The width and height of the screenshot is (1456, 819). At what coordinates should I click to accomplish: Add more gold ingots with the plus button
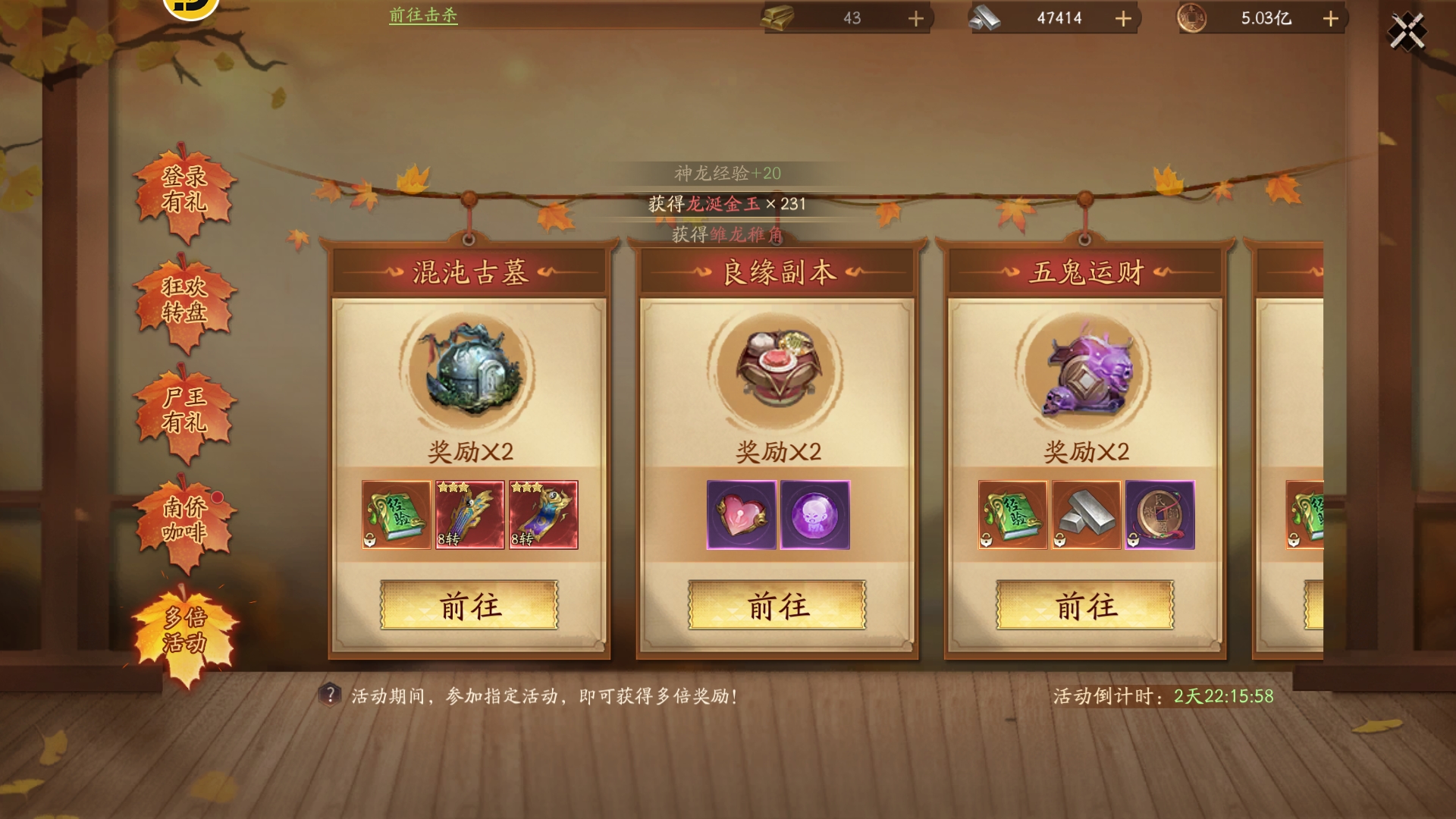[915, 18]
